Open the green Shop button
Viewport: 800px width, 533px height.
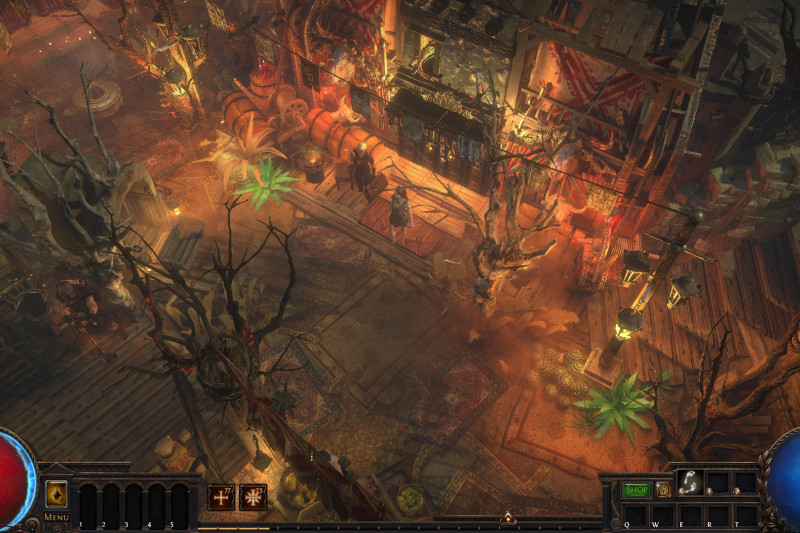tap(637, 490)
